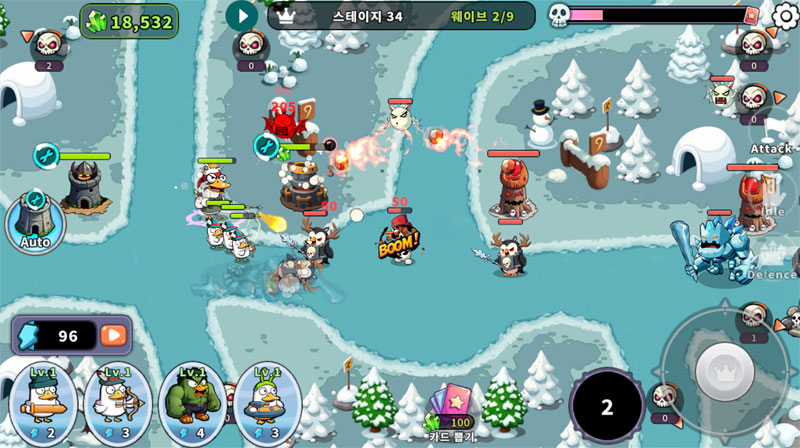Tap the play button beside the stage banner
Screen dimensions: 800x448
click(241, 15)
